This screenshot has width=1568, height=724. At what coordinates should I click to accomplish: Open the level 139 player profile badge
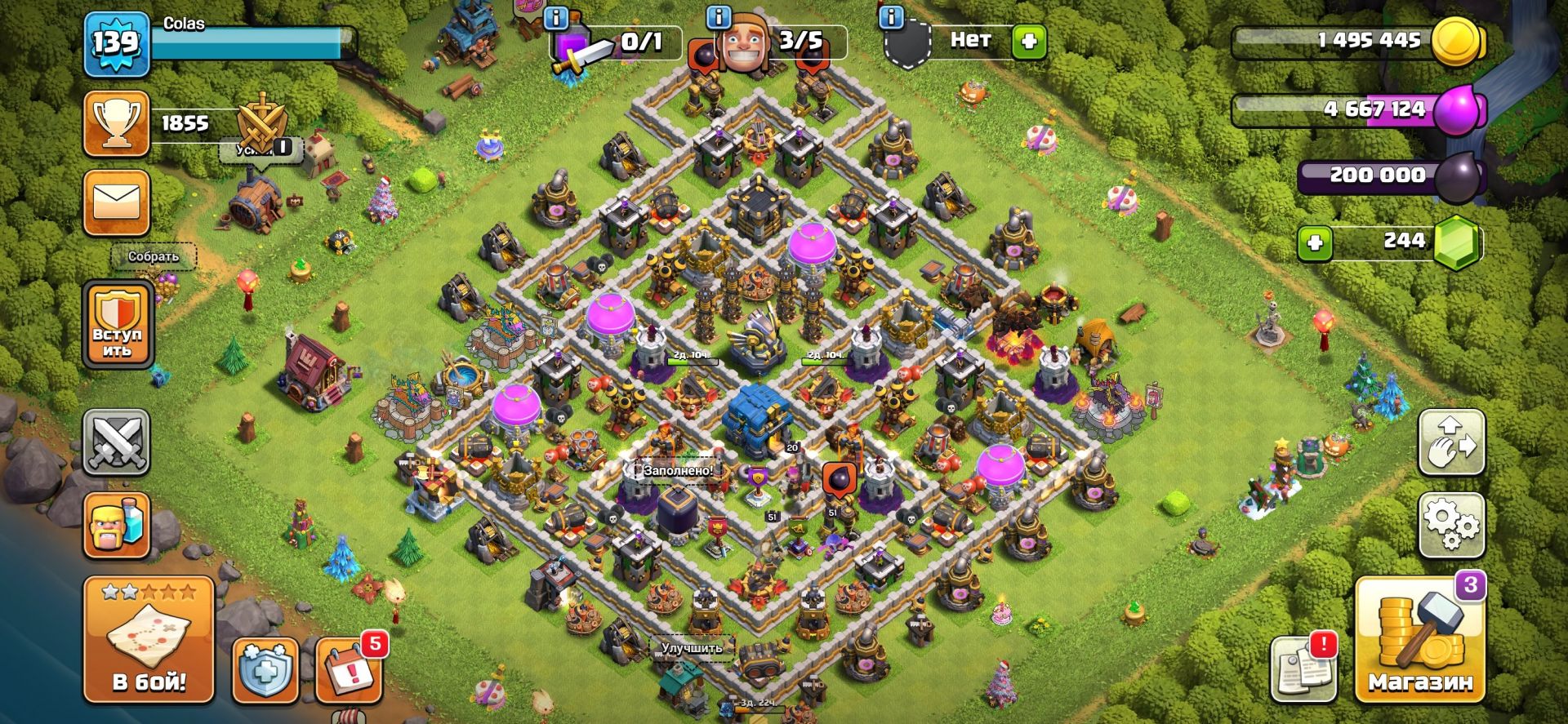click(116, 44)
